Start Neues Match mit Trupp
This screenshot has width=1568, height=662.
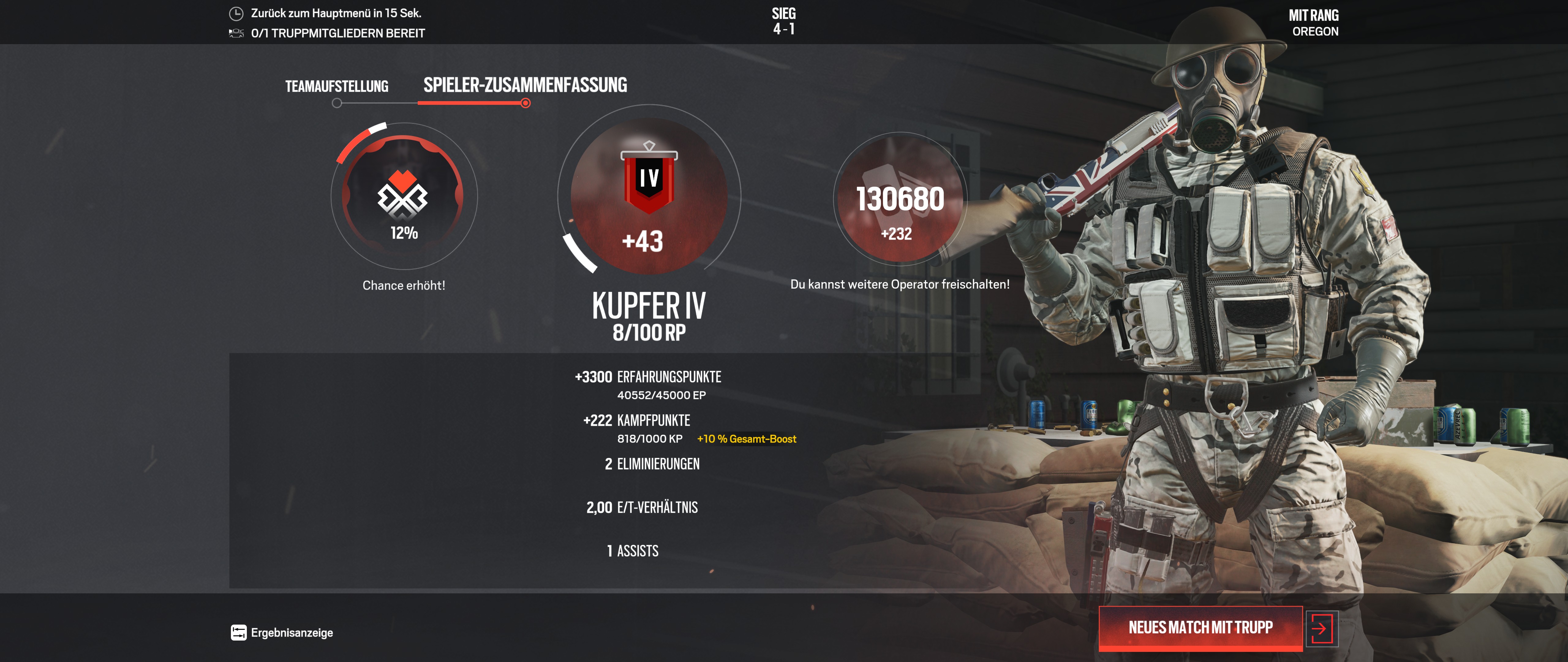tap(1200, 627)
